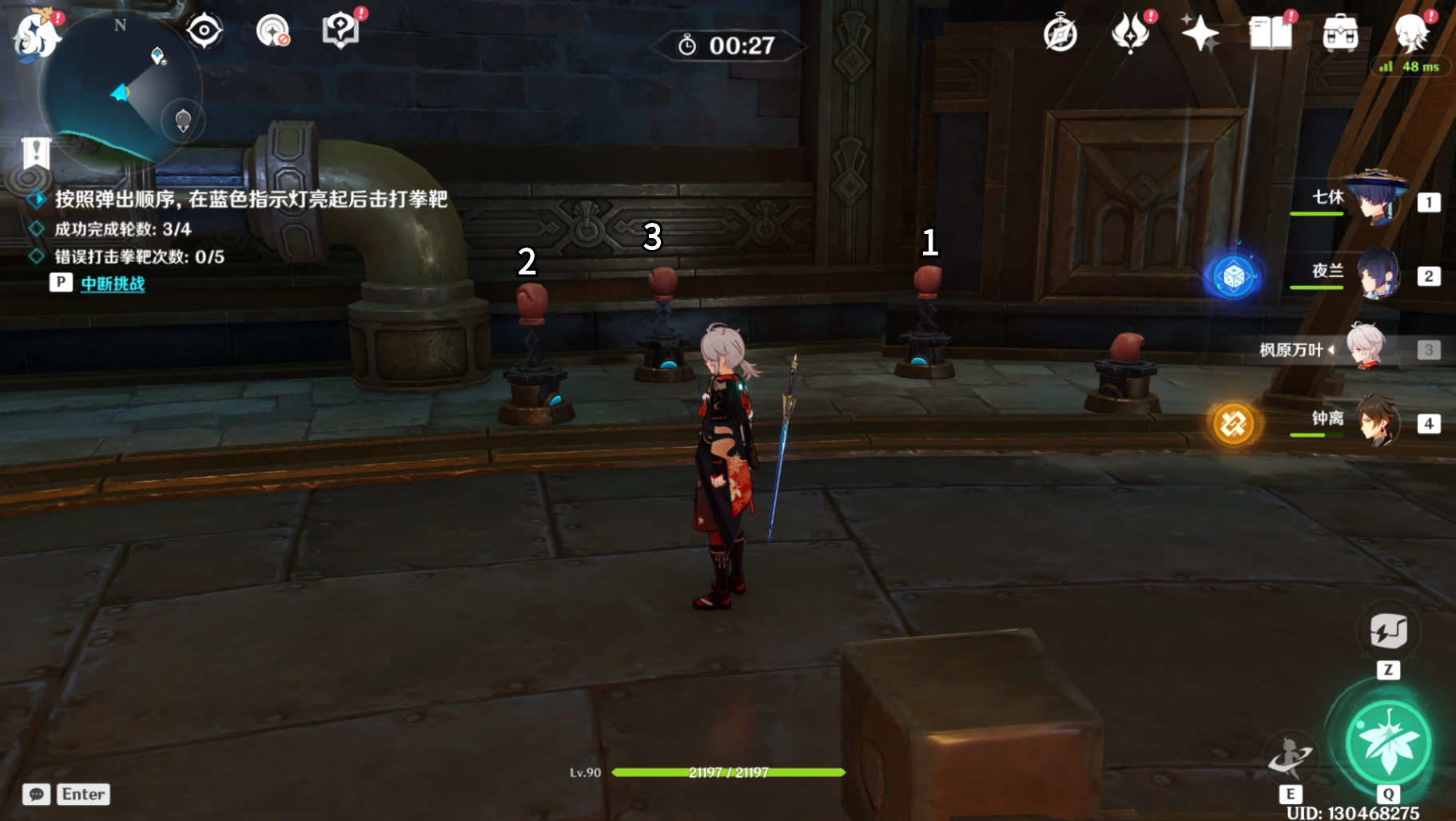1456x821 pixels.
Task: Open the circular minimap
Action: point(120,89)
